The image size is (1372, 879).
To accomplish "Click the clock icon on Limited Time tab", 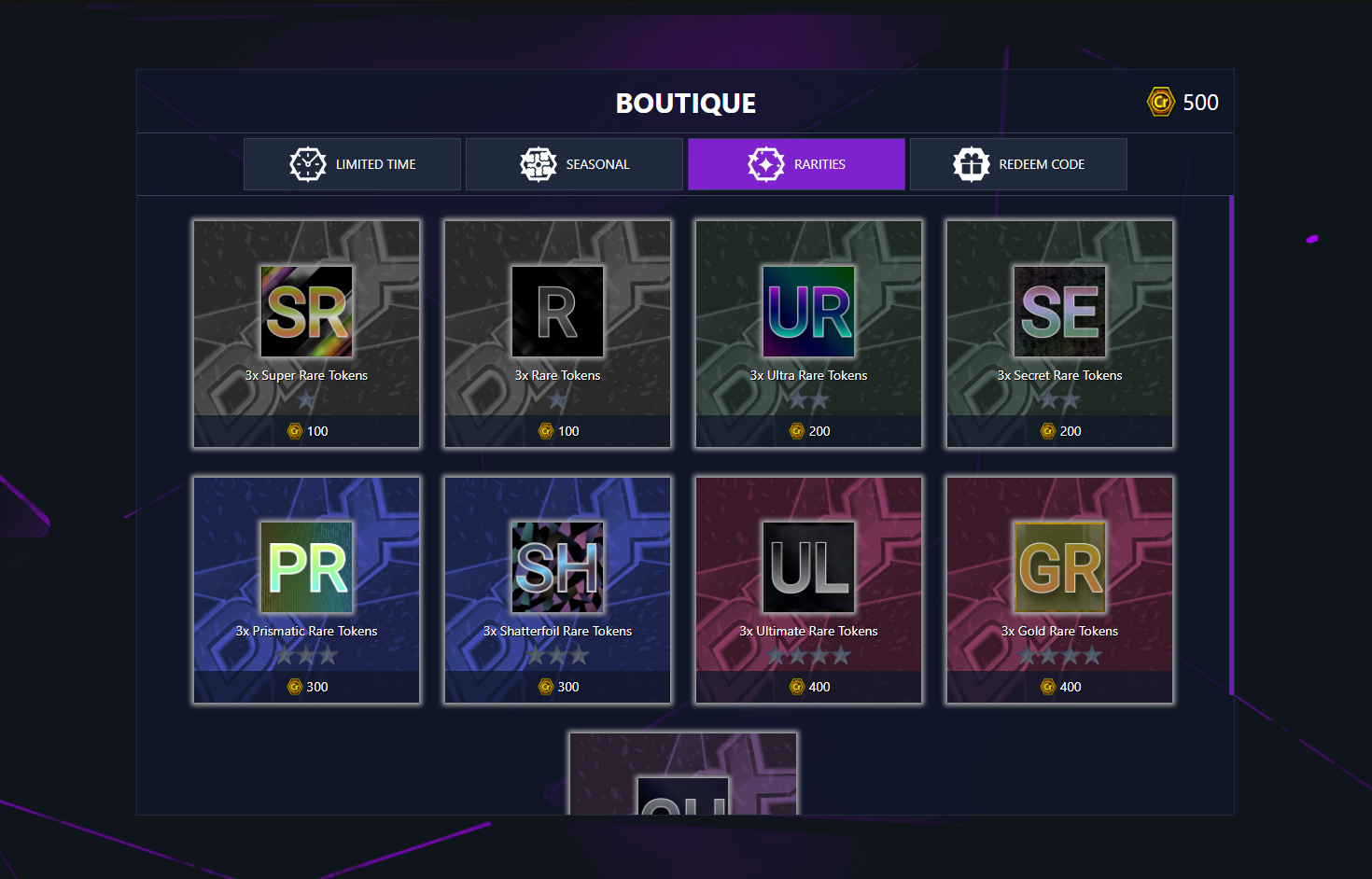I will [309, 163].
